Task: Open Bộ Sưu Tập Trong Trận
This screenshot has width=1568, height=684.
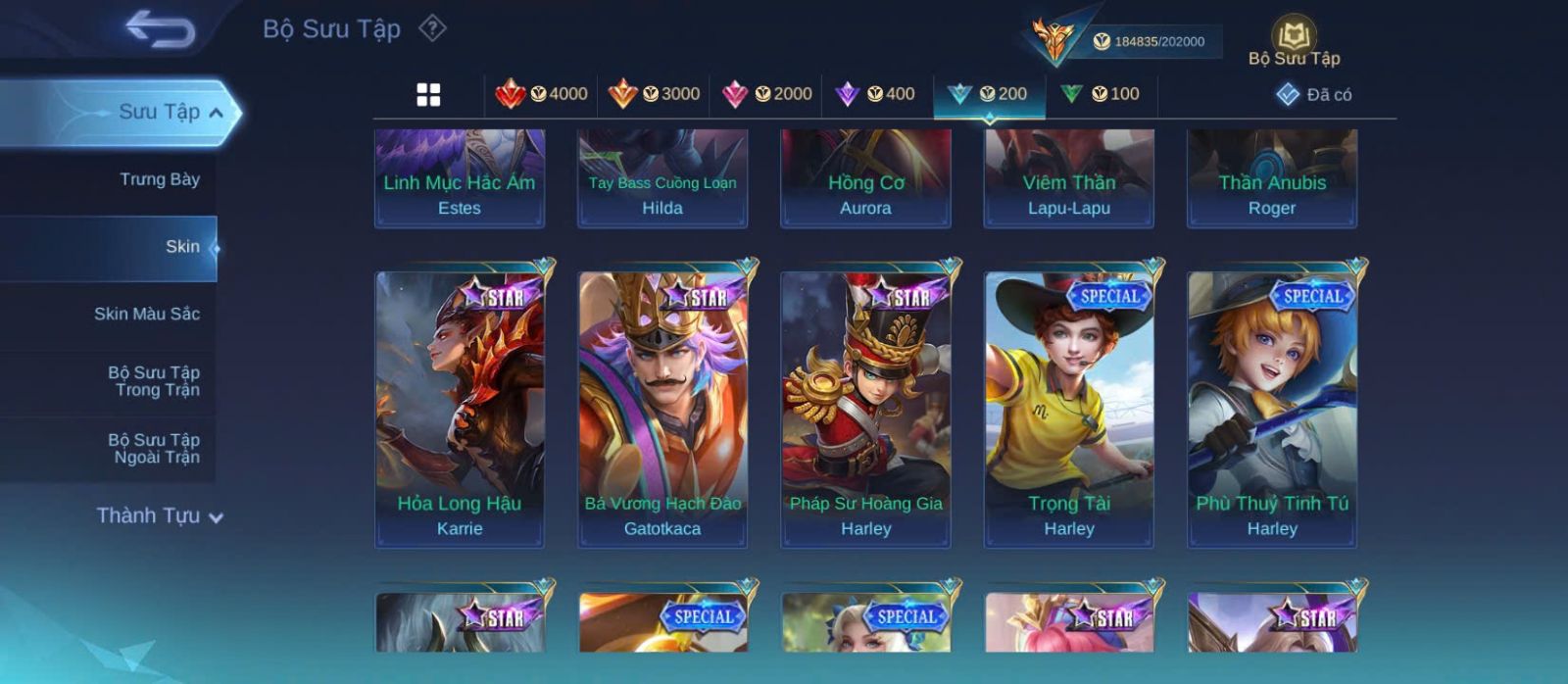Action: click(154, 381)
